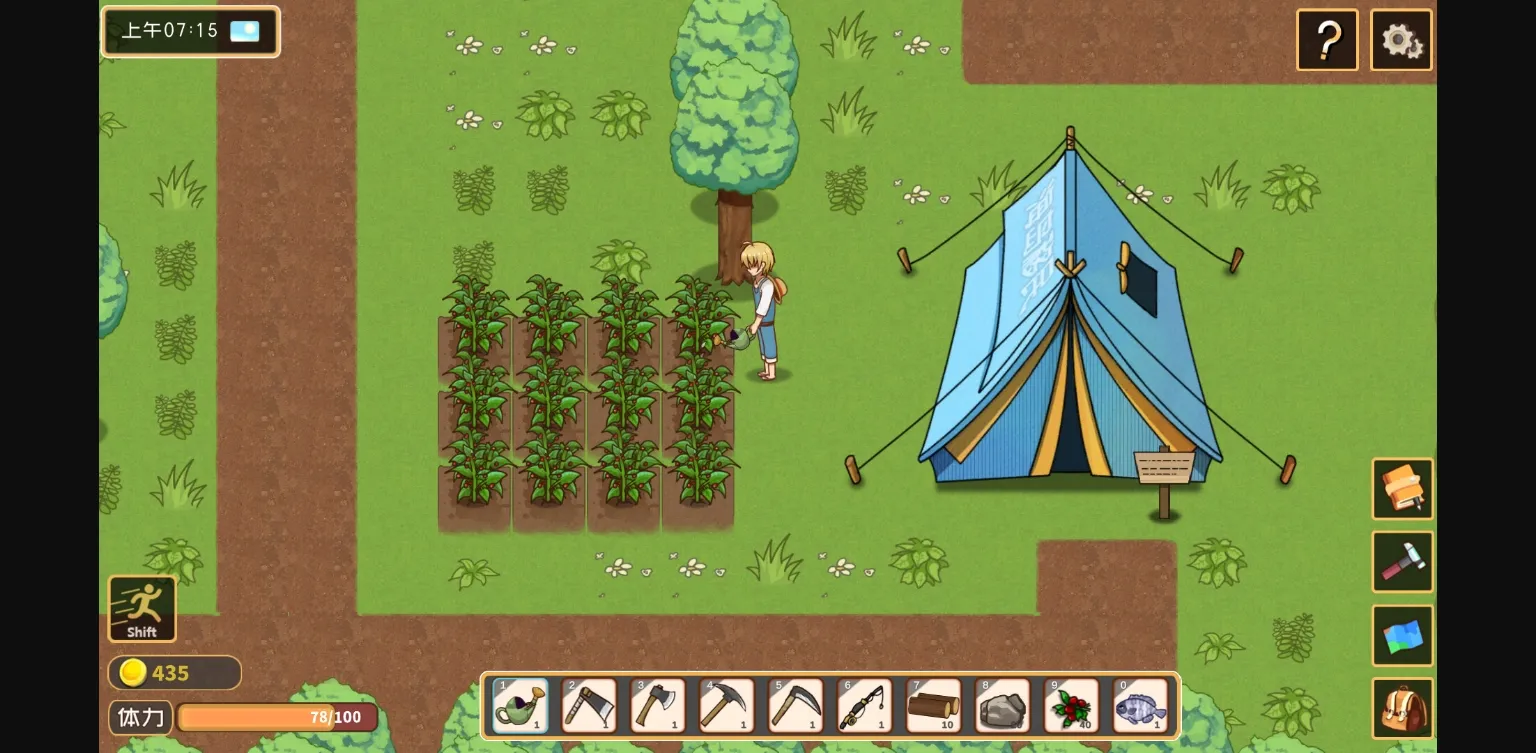Select the wood logs stack
The height and width of the screenshot is (753, 1536).
tap(934, 706)
